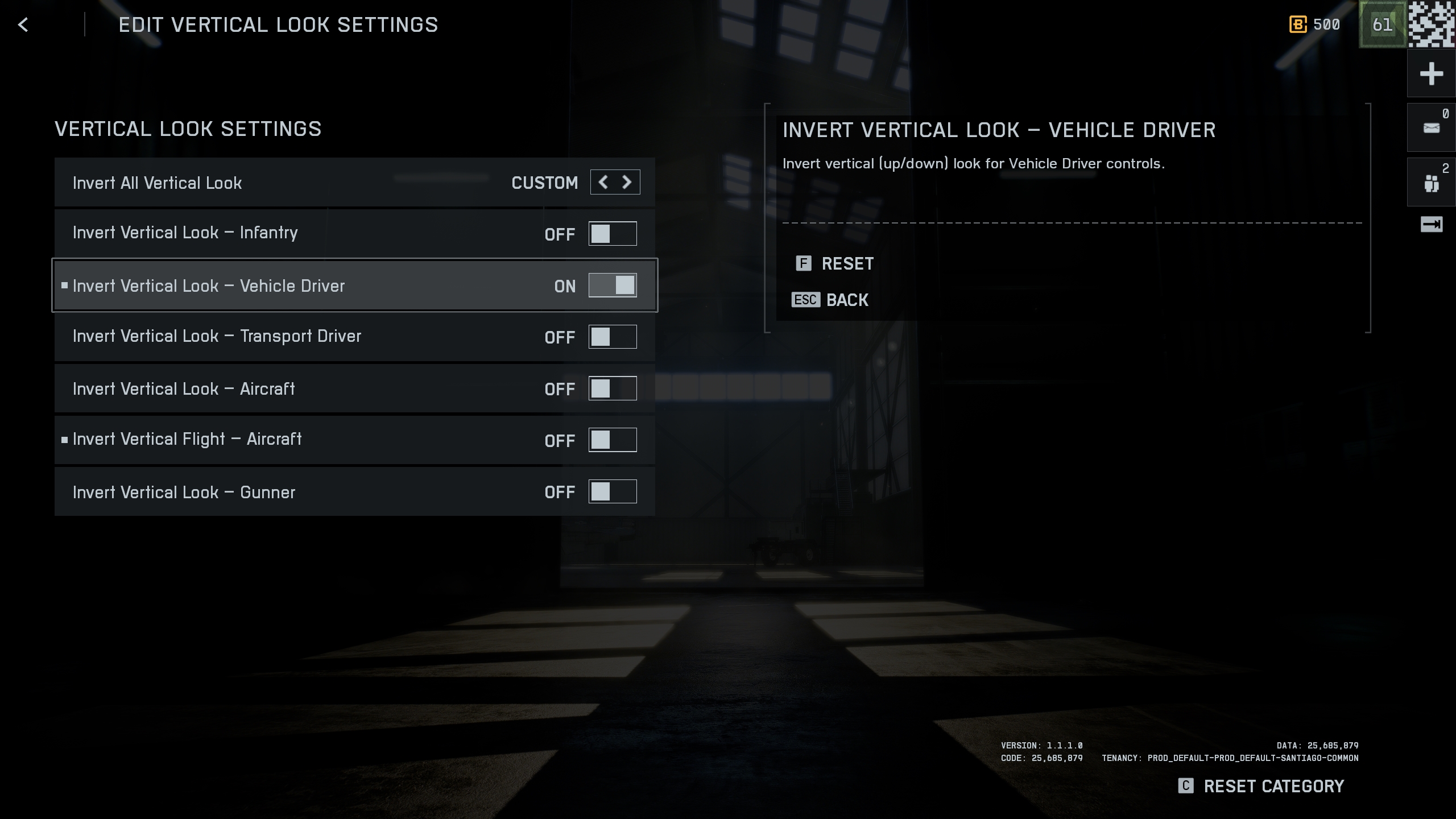The width and height of the screenshot is (1456, 819).
Task: Click the left arrow for Invert All Vertical Look
Action: pos(603,182)
